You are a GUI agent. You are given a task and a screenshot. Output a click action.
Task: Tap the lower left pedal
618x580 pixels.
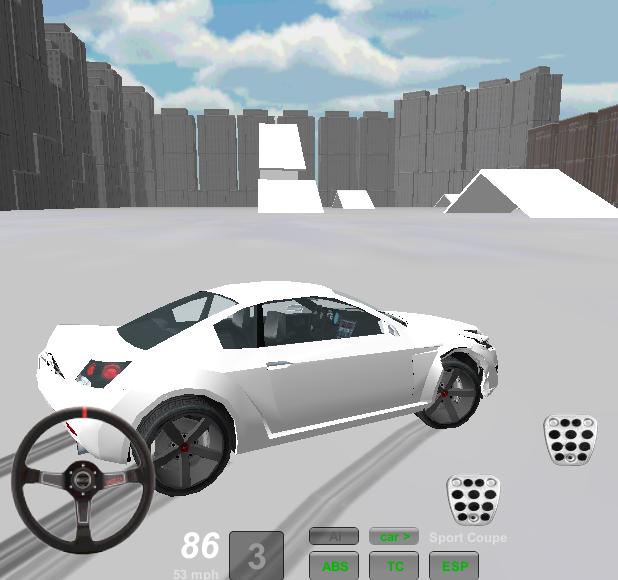(x=473, y=499)
